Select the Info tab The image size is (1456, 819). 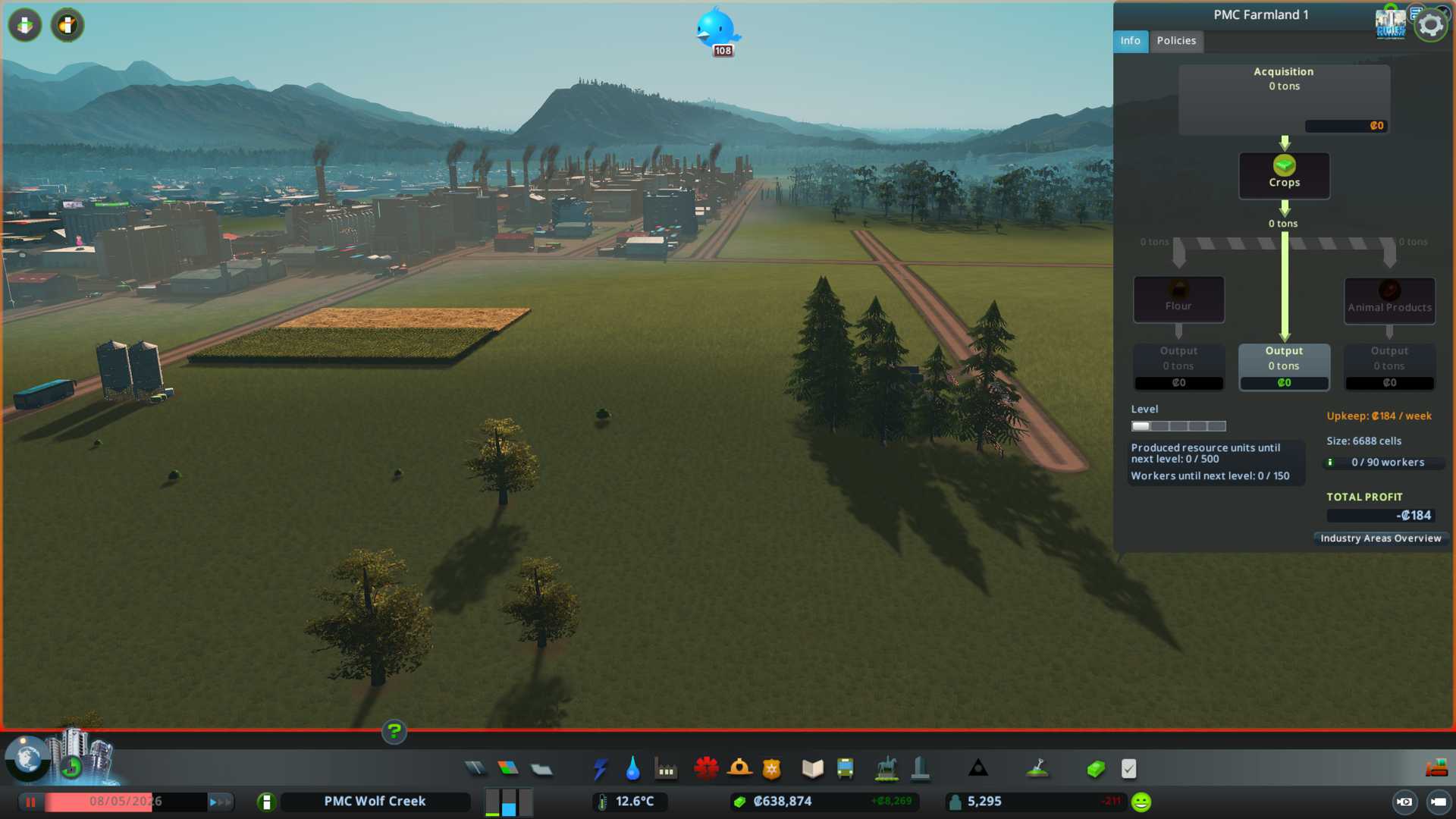coord(1130,41)
